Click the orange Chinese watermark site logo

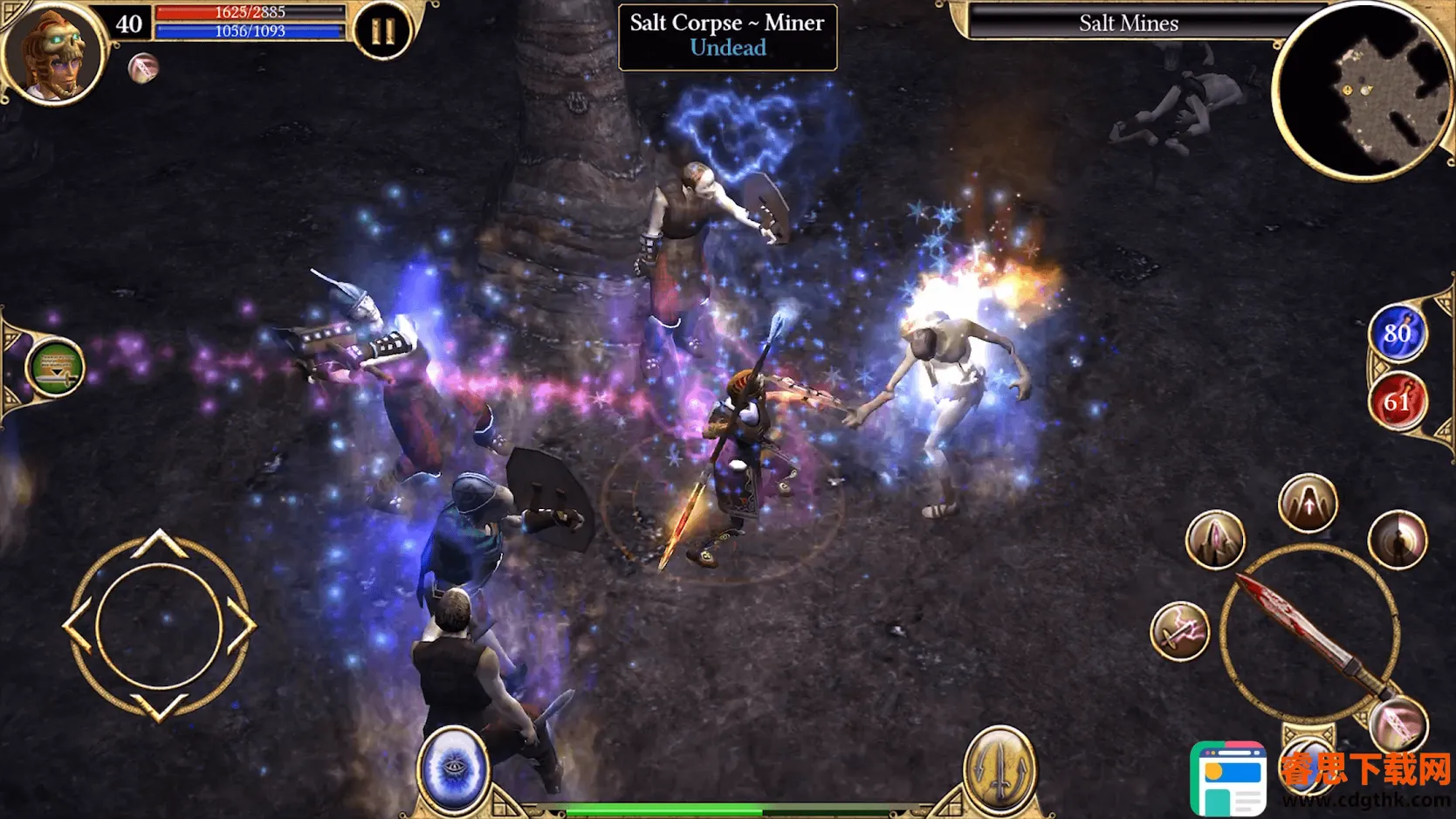[1364, 769]
